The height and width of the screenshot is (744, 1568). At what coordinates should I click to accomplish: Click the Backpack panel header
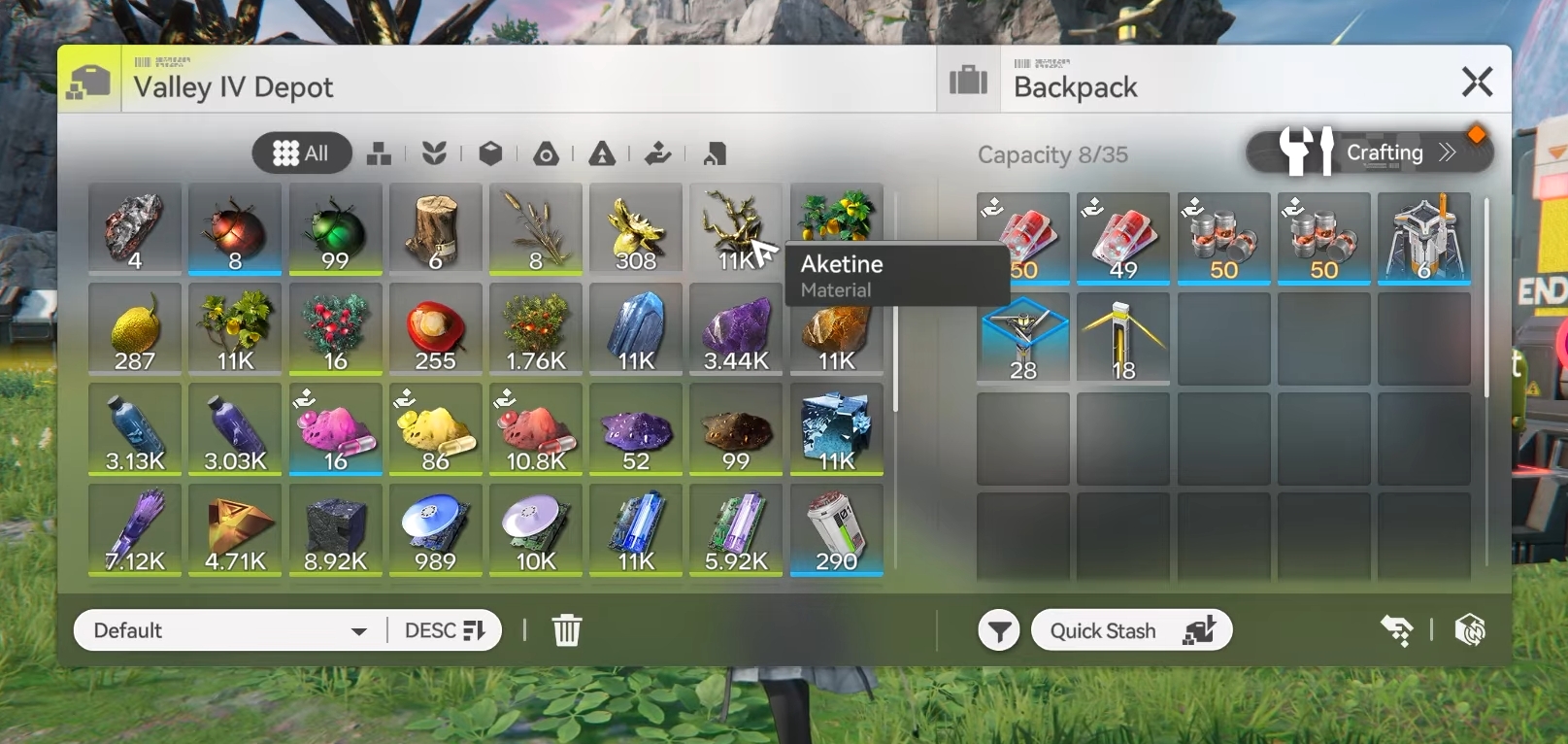pos(1075,85)
